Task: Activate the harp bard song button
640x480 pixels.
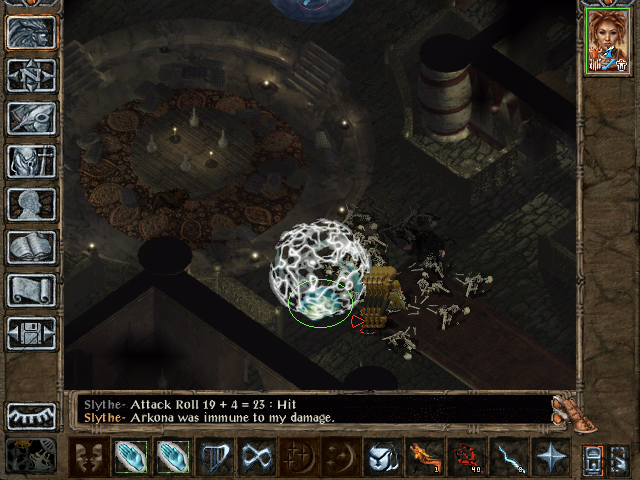Action: pos(216,457)
